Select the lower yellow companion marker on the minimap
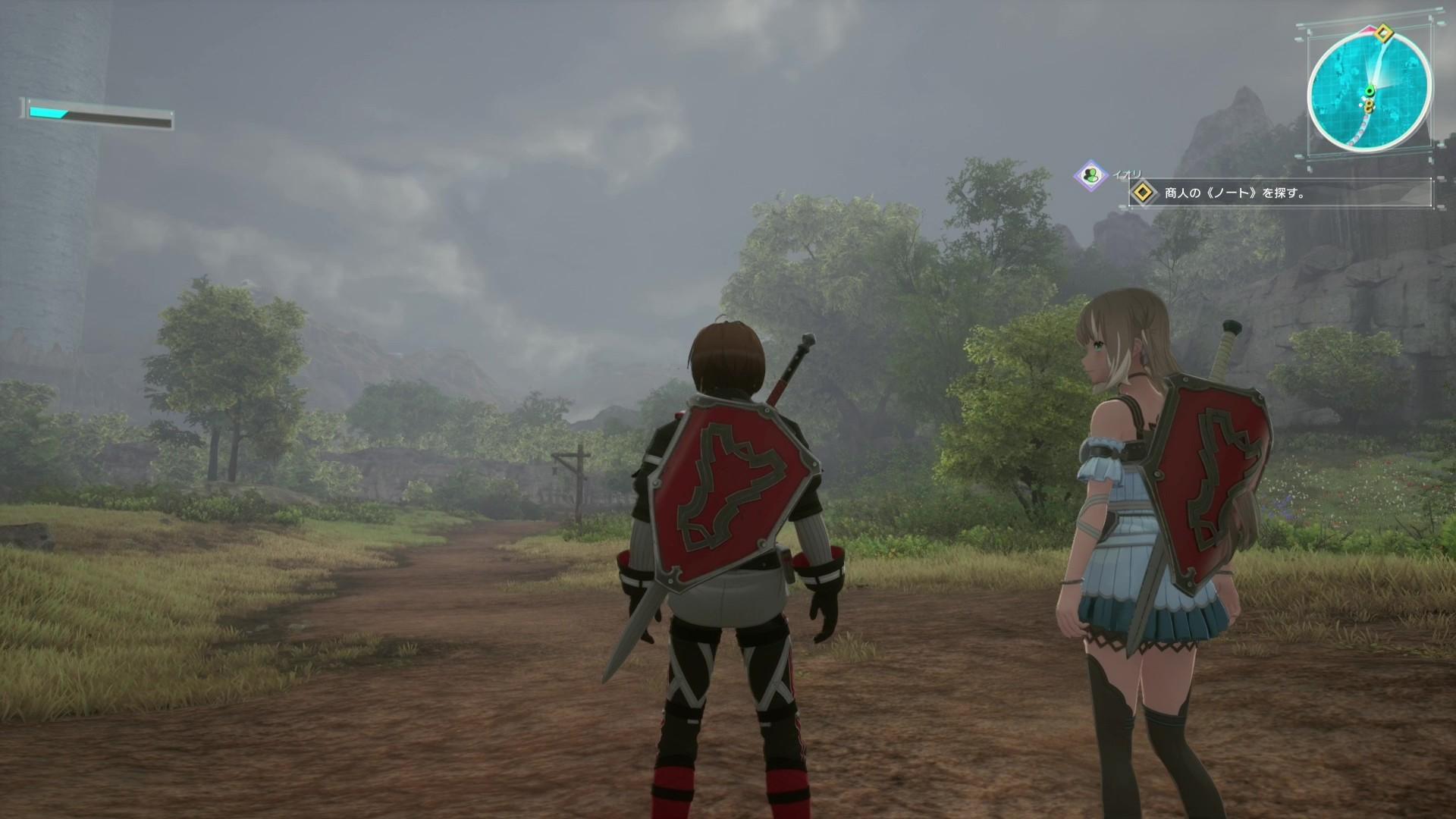The height and width of the screenshot is (819, 1456). (x=1368, y=108)
